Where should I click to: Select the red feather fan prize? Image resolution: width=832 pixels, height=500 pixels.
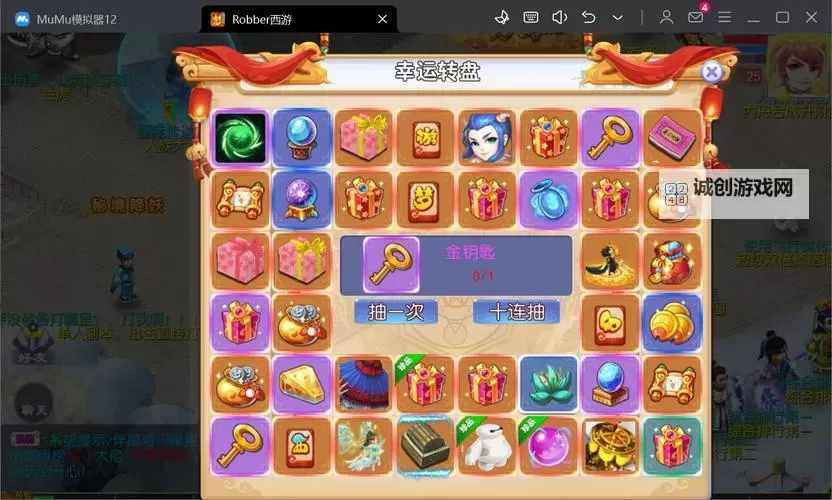pyautogui.click(x=364, y=384)
